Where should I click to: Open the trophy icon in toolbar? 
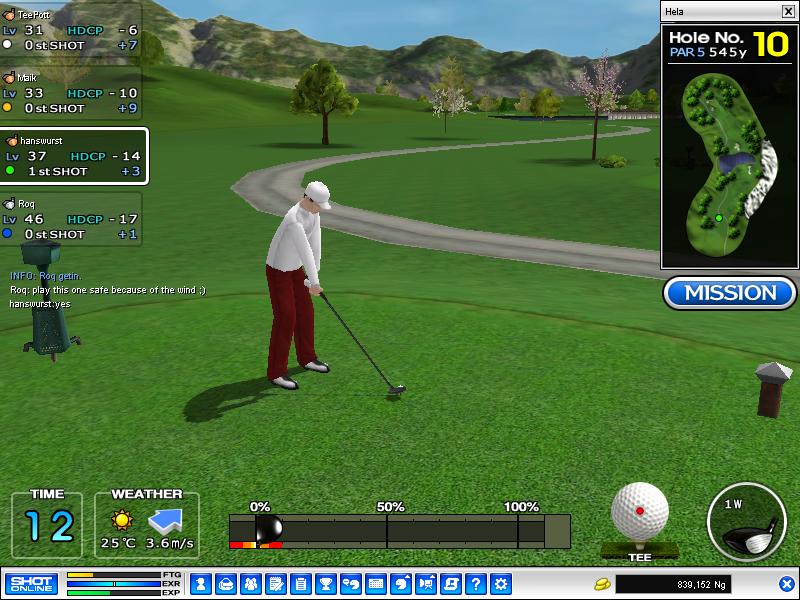(x=325, y=583)
